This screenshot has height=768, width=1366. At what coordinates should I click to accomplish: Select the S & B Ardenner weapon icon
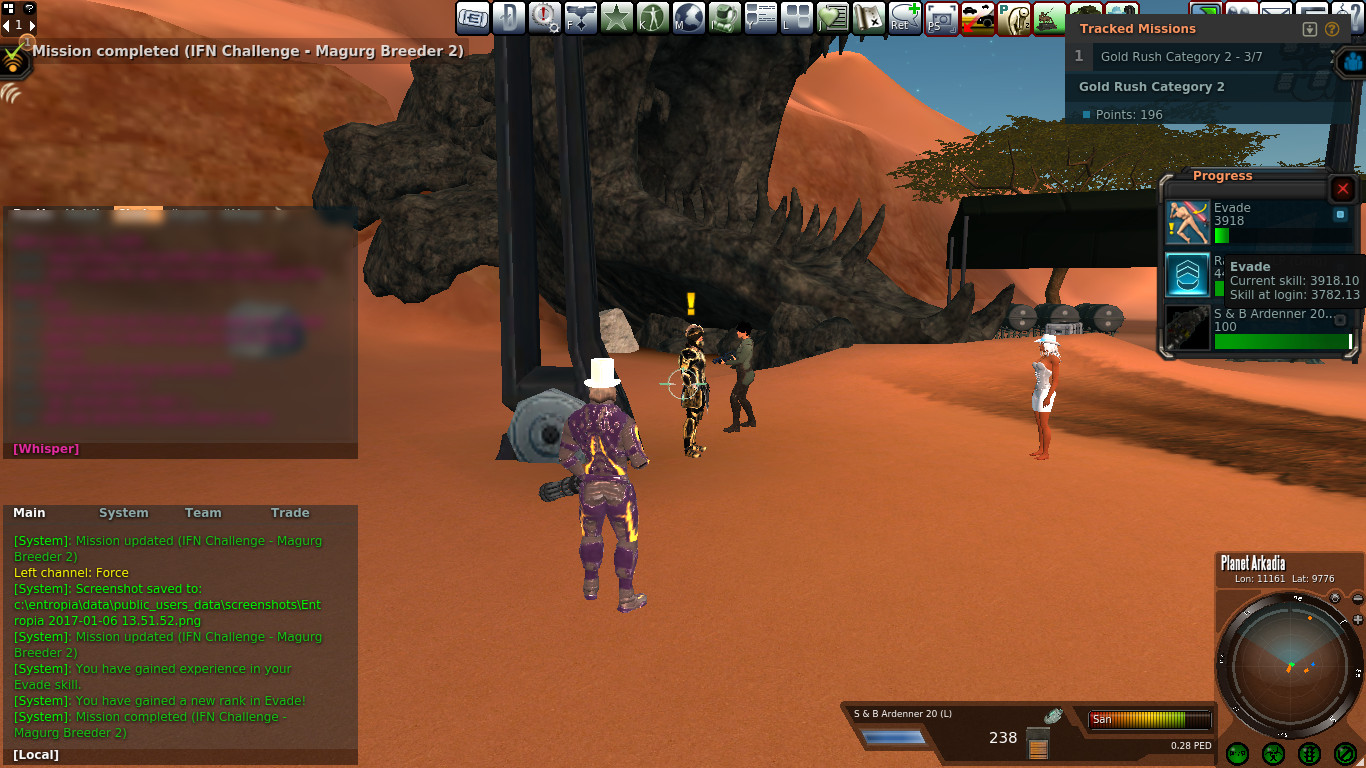1187,327
